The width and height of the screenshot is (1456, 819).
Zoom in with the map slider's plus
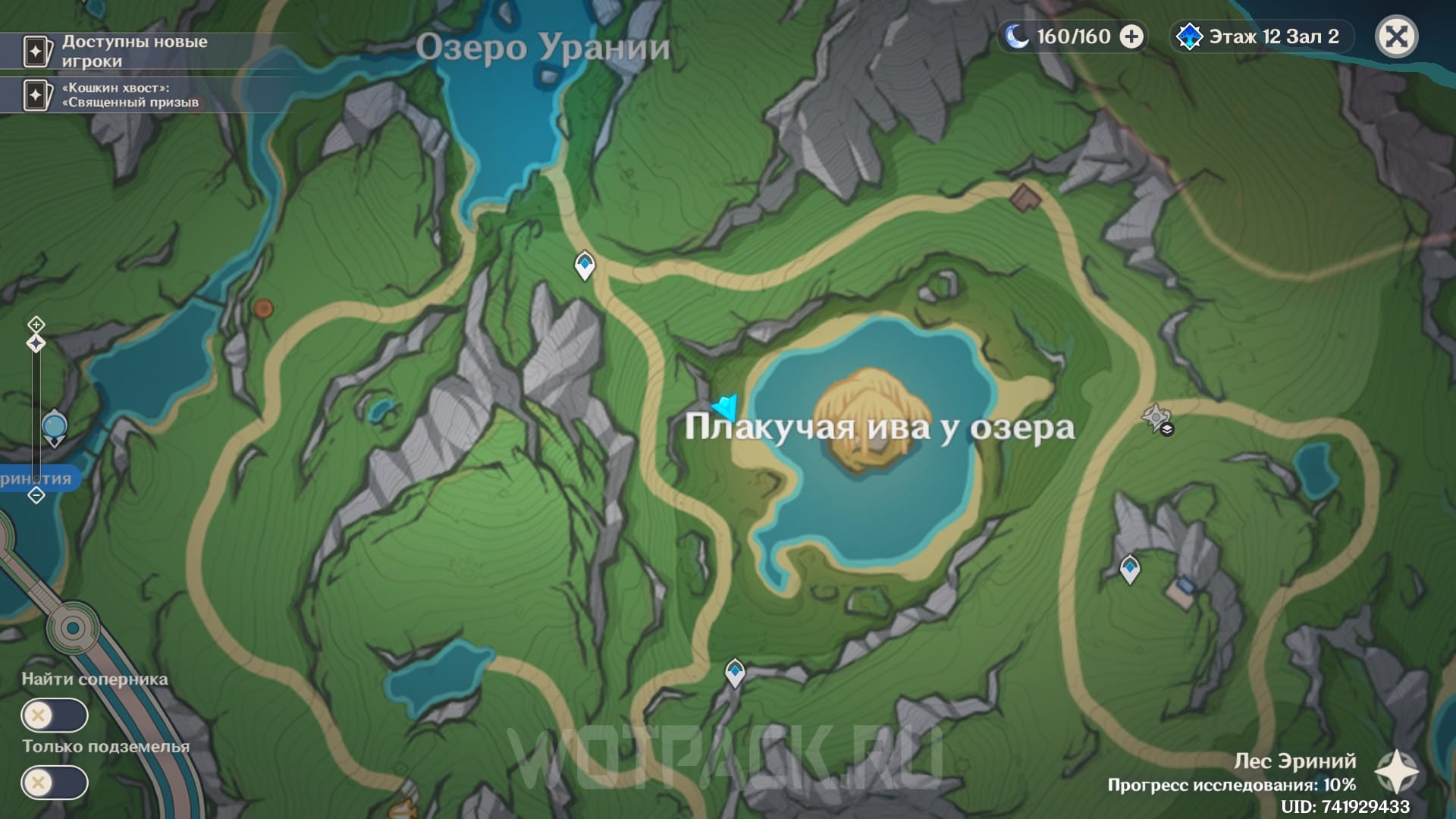pyautogui.click(x=36, y=325)
